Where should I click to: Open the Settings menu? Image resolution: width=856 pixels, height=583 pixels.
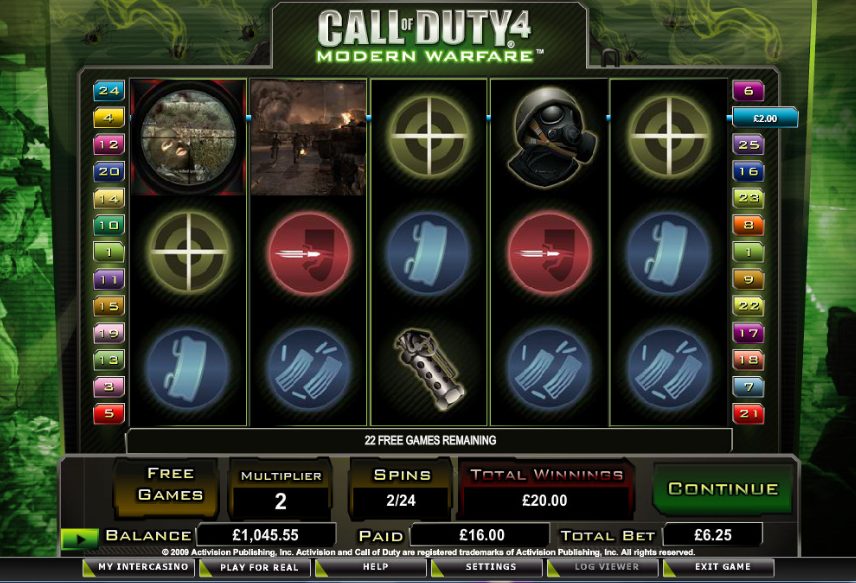tap(490, 567)
